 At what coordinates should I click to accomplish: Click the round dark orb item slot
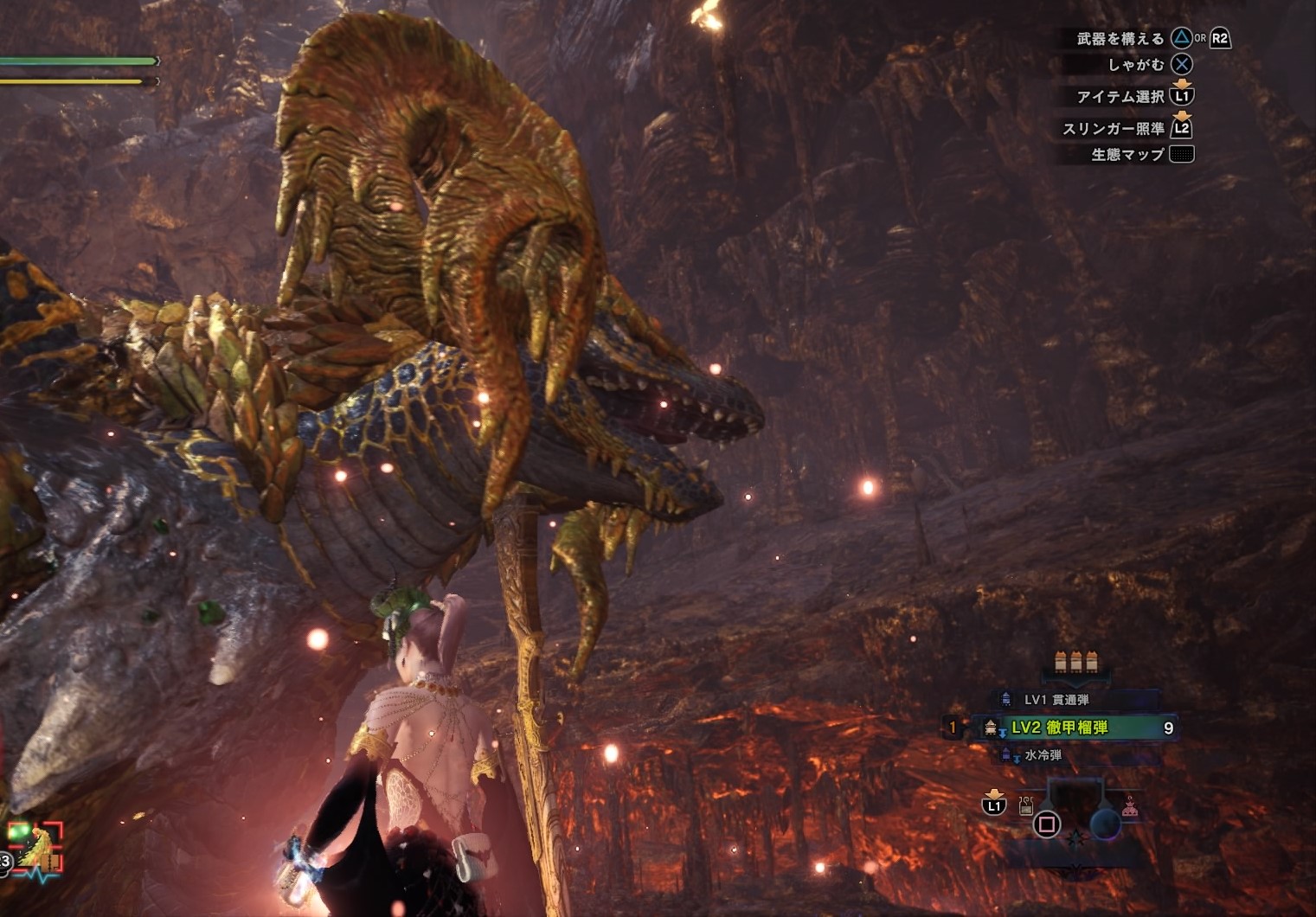click(1105, 823)
